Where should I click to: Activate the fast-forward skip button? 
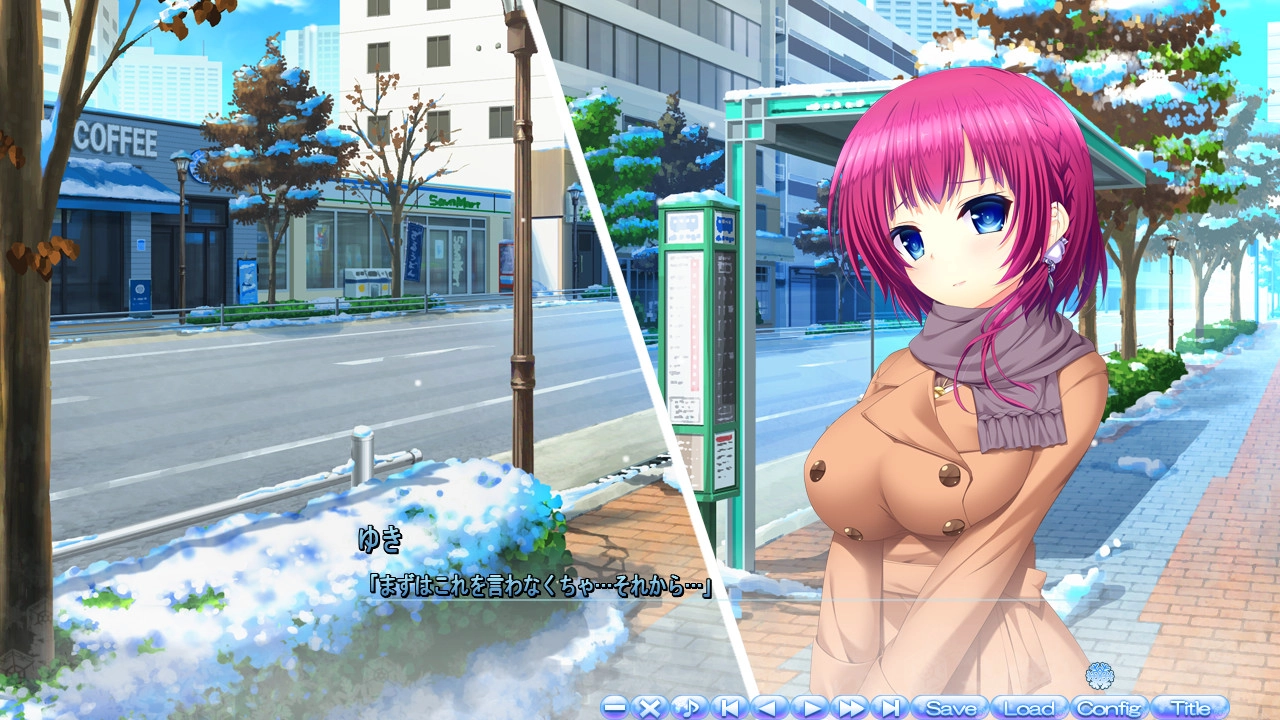coord(849,708)
